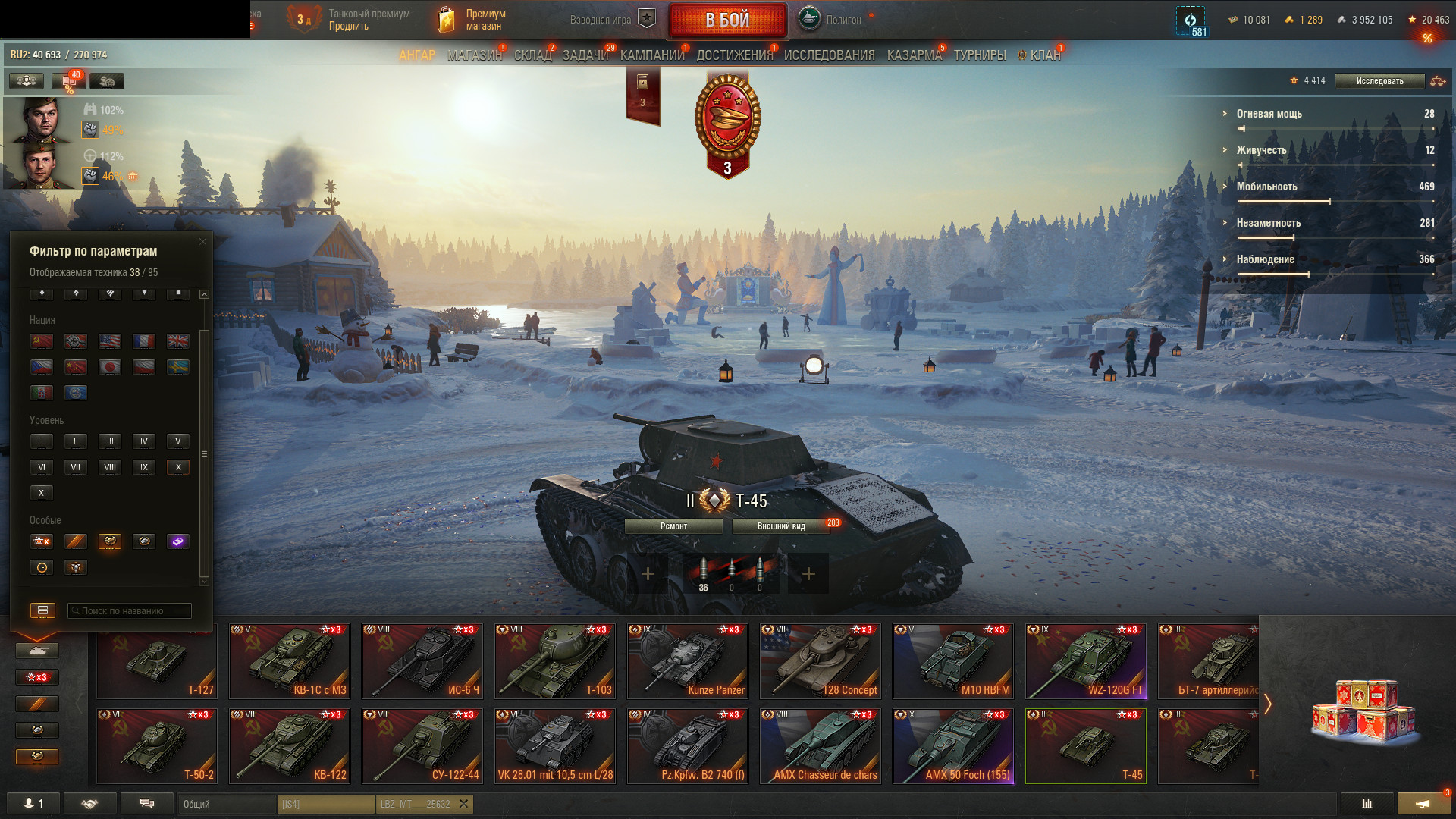Close the parameter filter panel

[202, 242]
